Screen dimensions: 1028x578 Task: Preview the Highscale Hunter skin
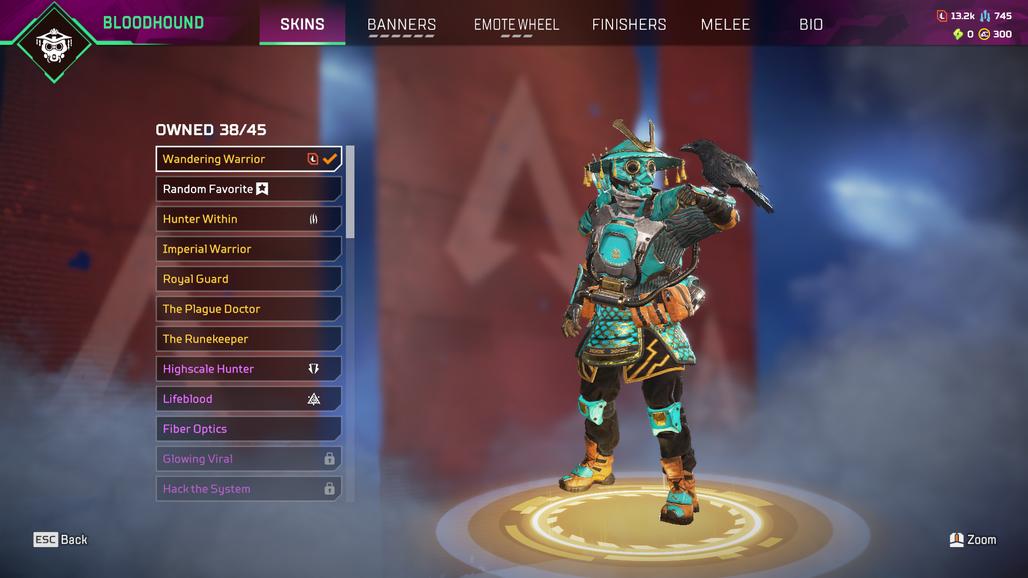pyautogui.click(x=249, y=369)
